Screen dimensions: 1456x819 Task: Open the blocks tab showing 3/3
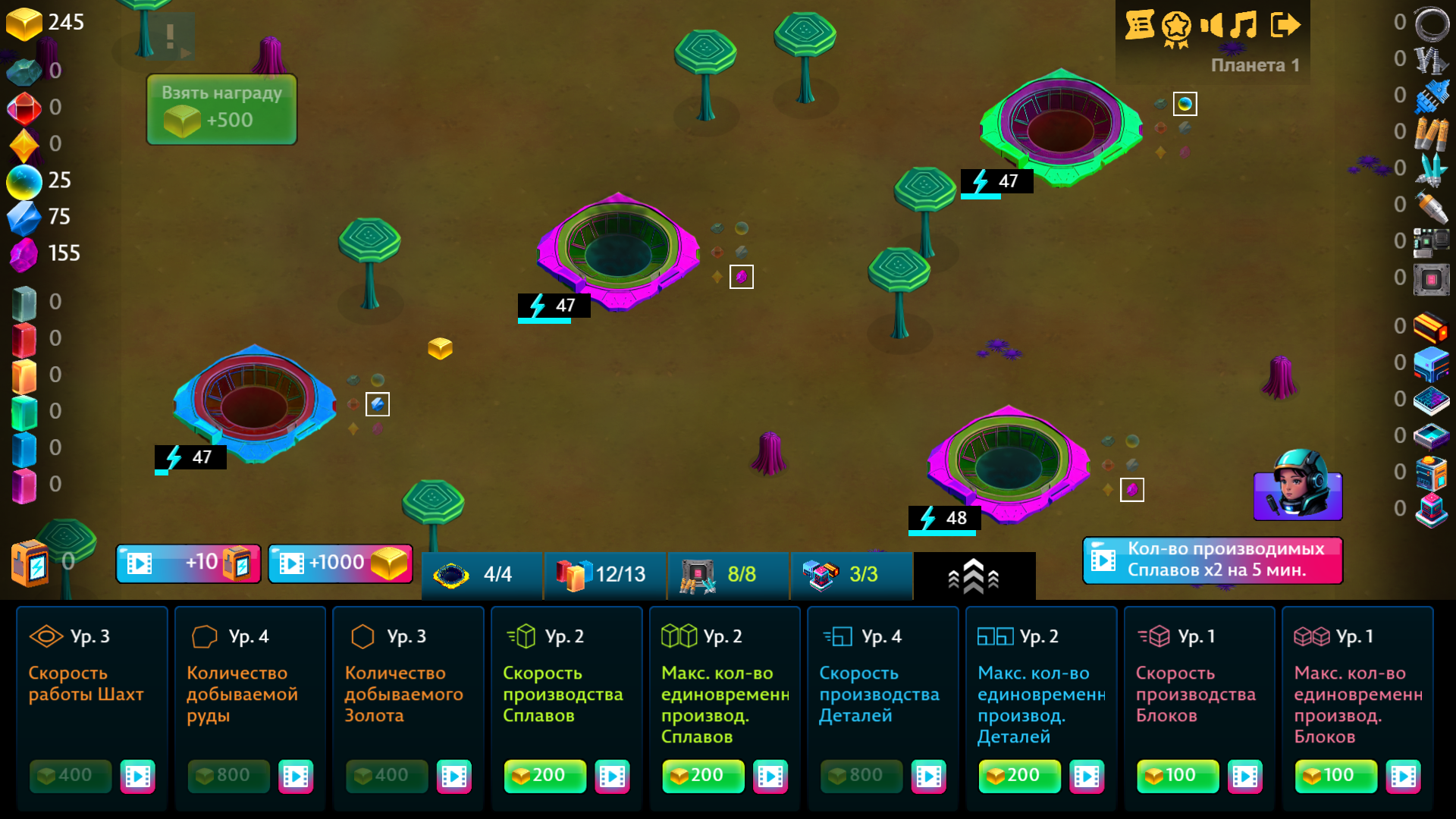pos(851,575)
